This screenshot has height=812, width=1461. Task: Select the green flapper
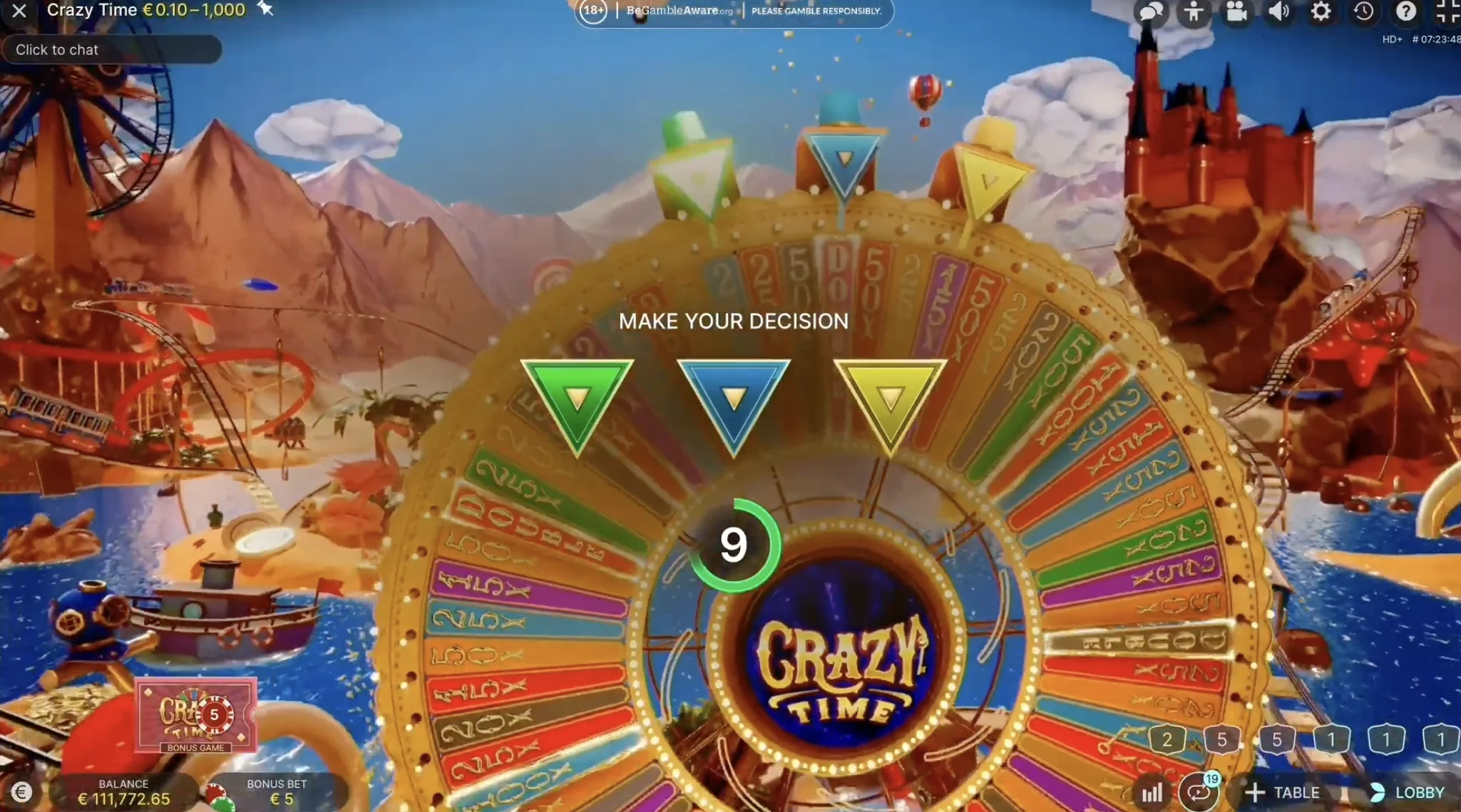[578, 399]
